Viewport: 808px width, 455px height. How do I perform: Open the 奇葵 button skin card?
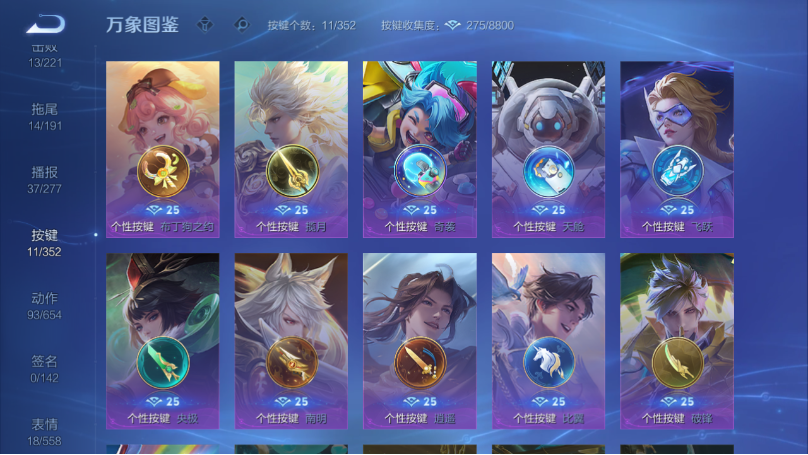tap(420, 149)
